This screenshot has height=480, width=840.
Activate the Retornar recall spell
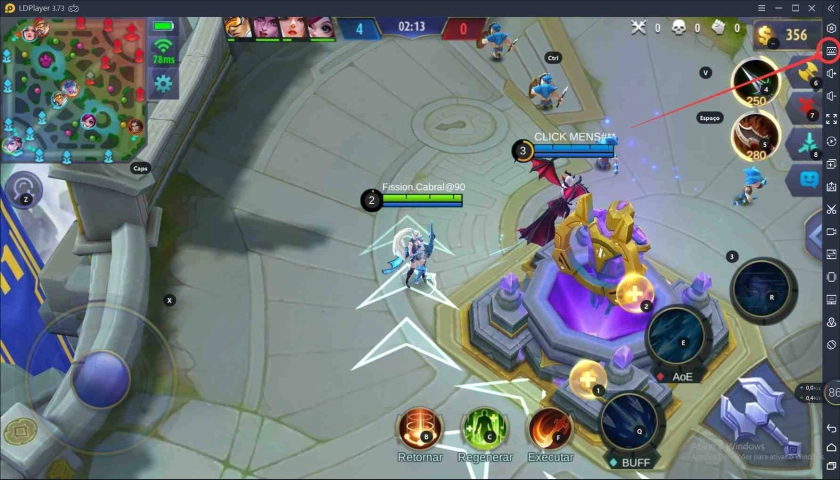click(420, 428)
